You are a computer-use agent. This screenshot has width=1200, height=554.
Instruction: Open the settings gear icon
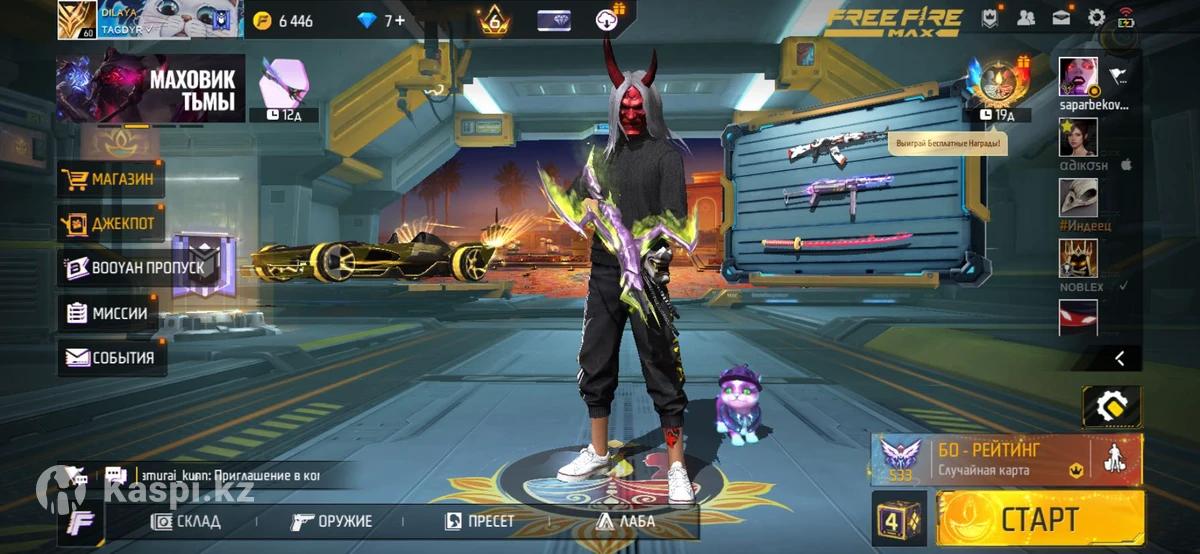(1097, 17)
